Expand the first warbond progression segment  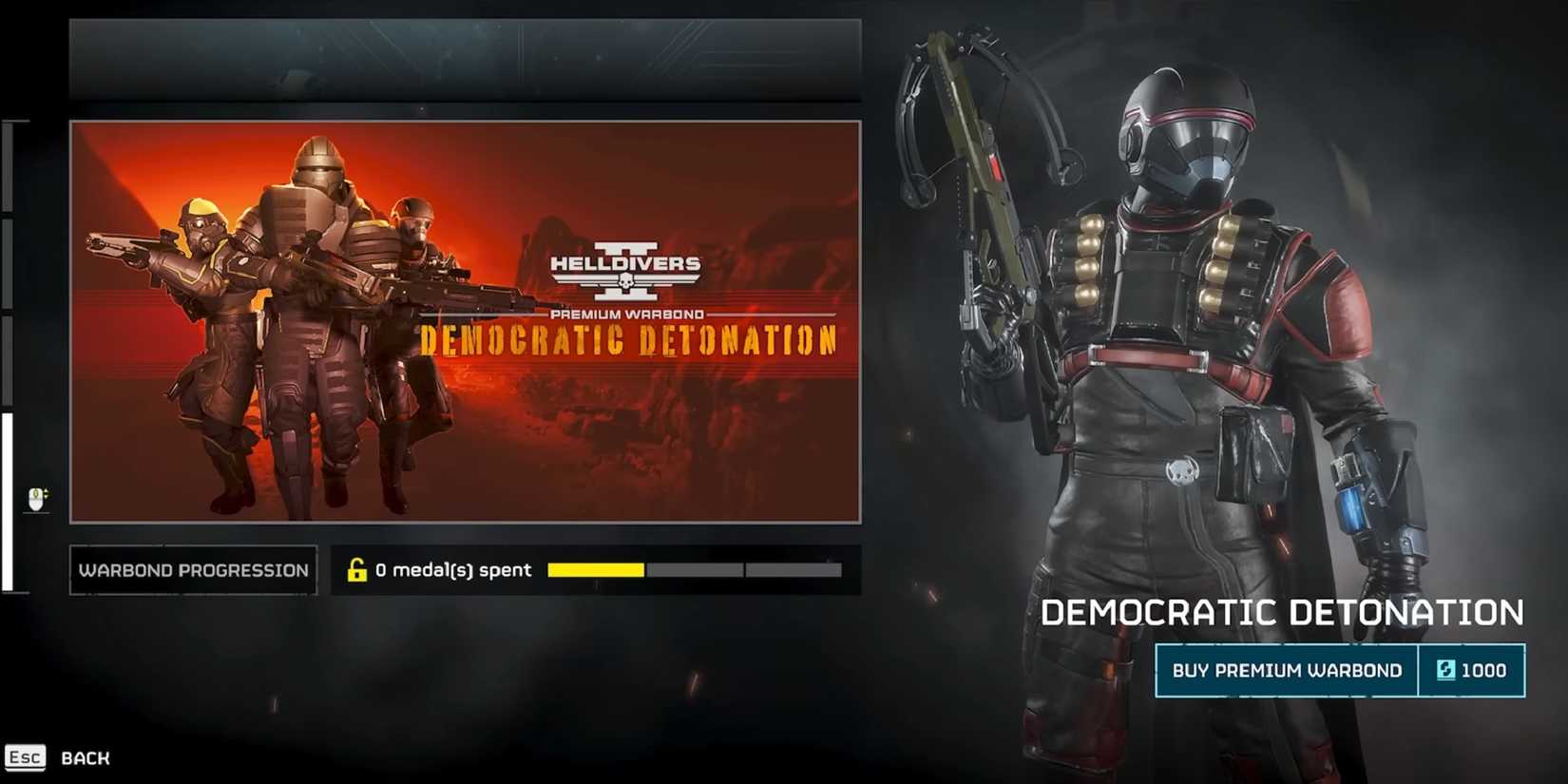pos(594,569)
